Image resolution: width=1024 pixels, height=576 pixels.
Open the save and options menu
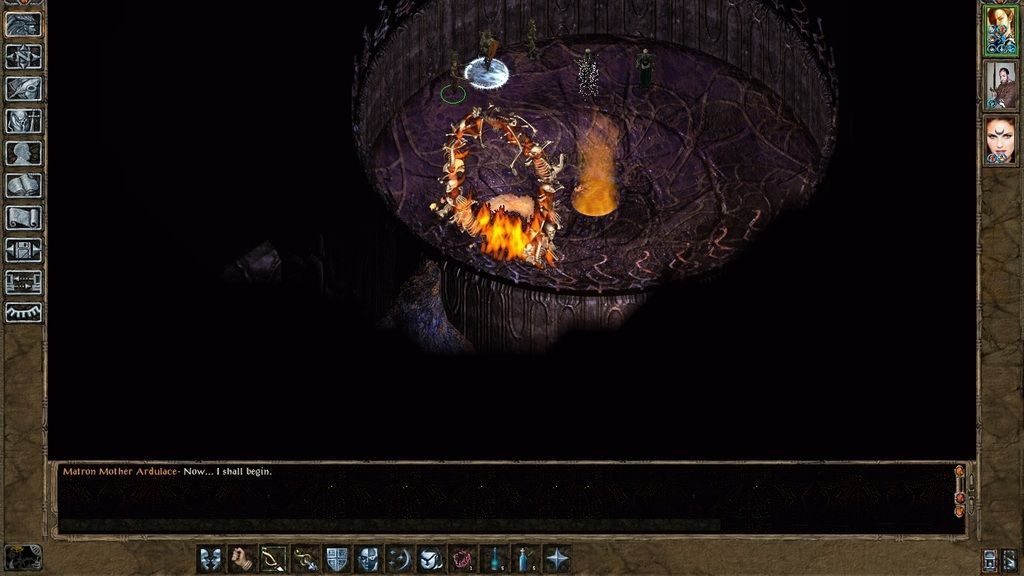click(x=23, y=249)
